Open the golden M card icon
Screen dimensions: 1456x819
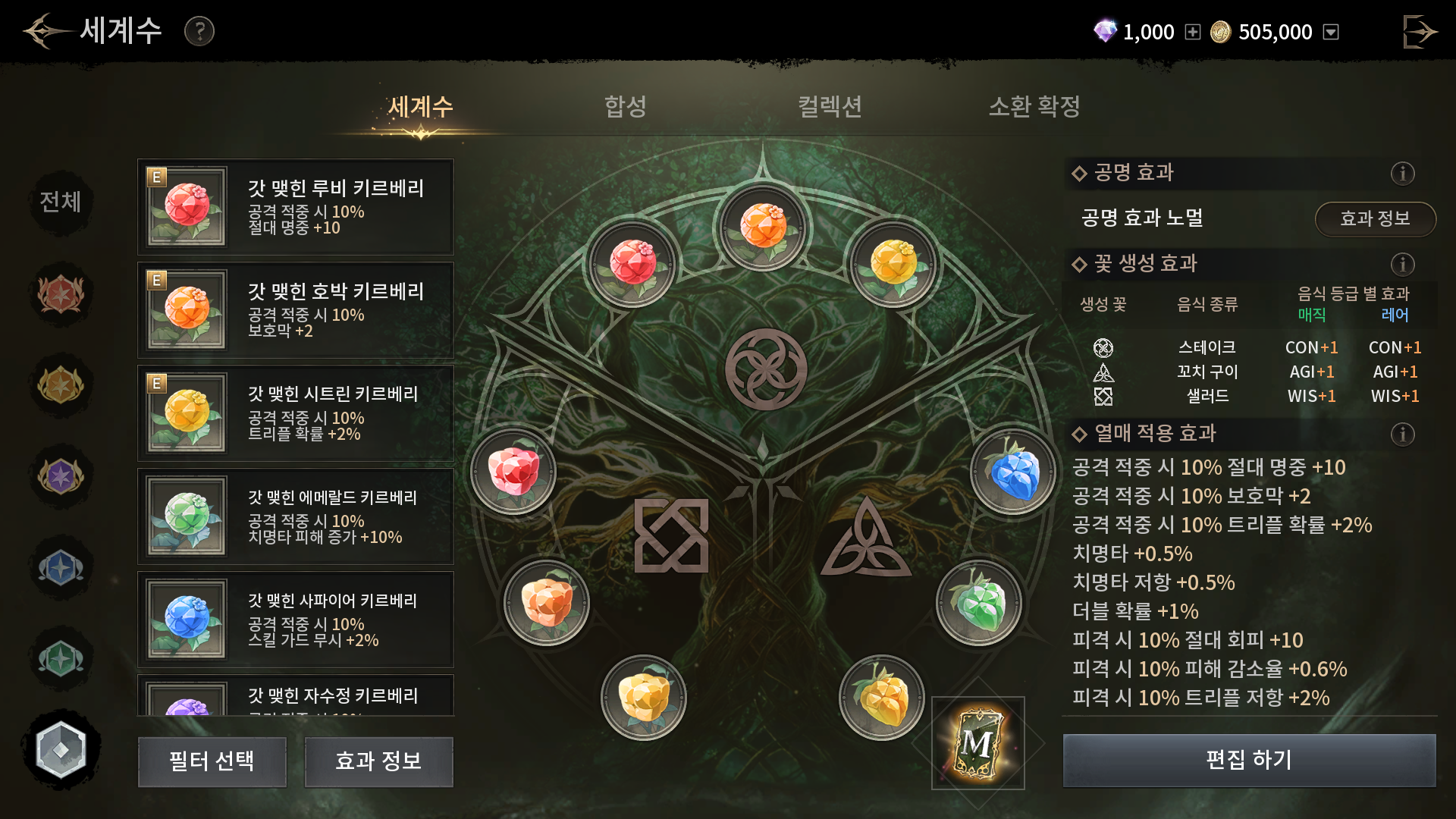(977, 743)
